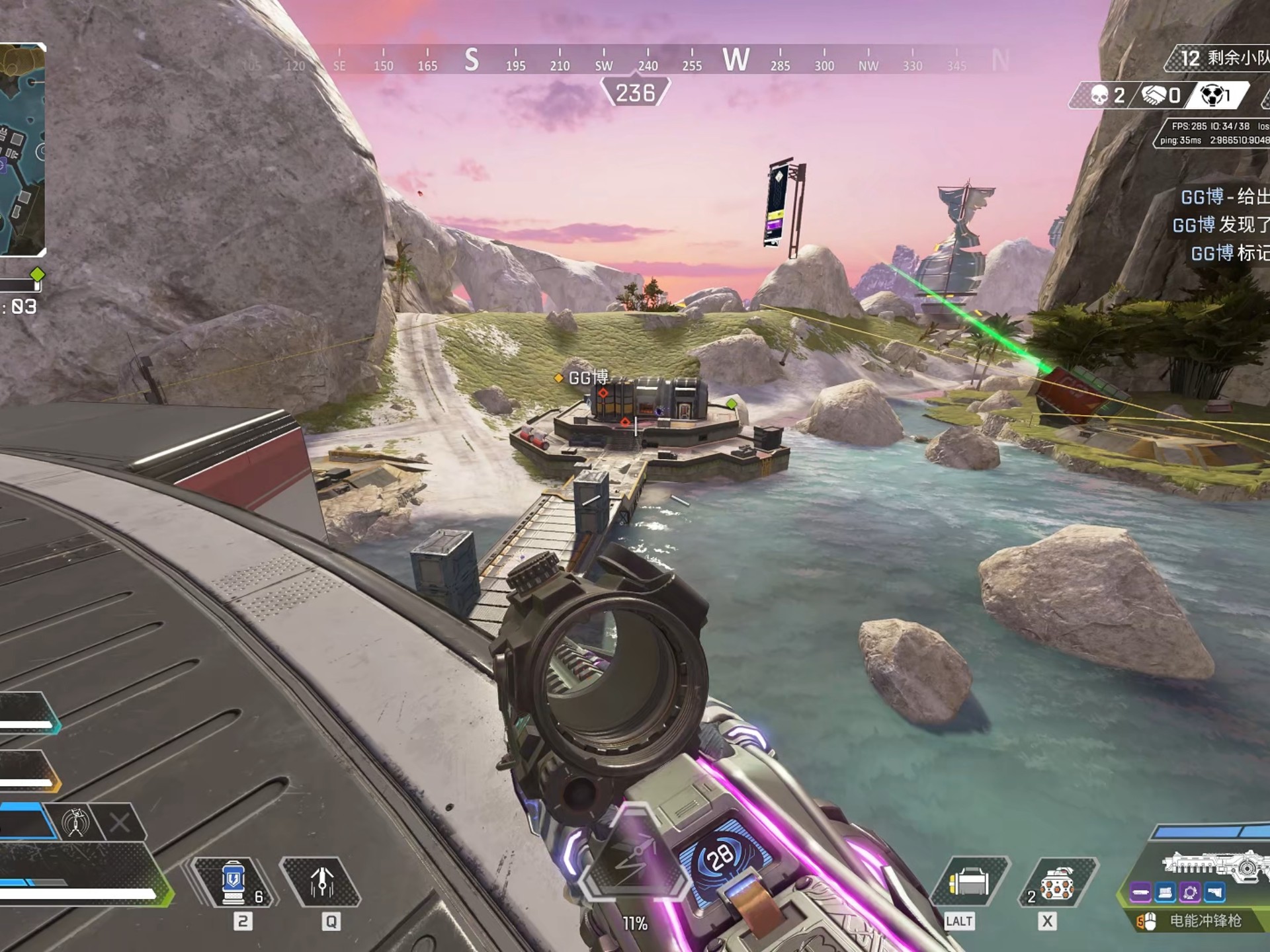Click the blue stock attachment icon
This screenshot has width=1270, height=952.
(1214, 894)
